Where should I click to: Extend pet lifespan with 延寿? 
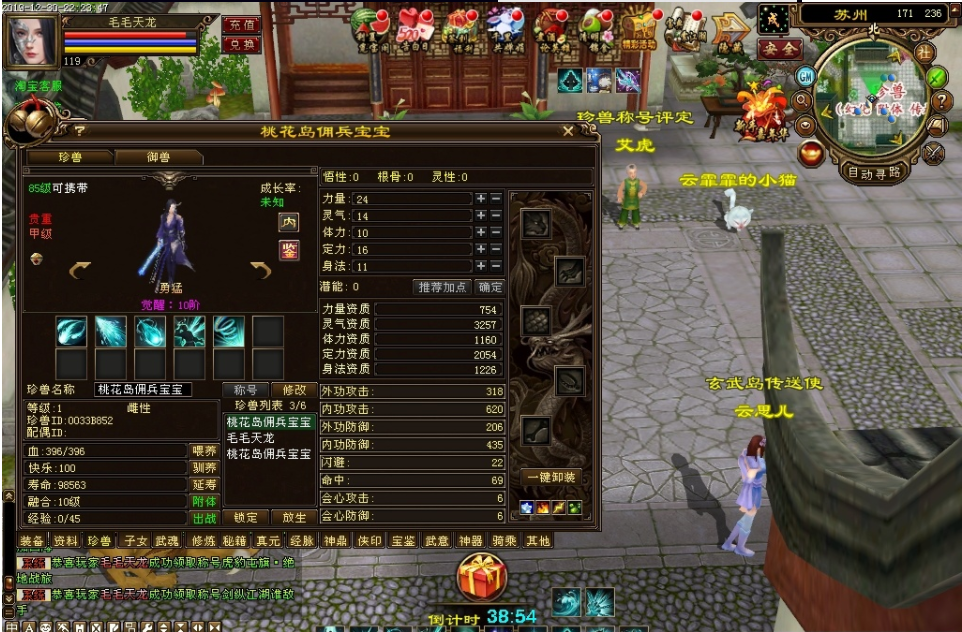click(204, 484)
